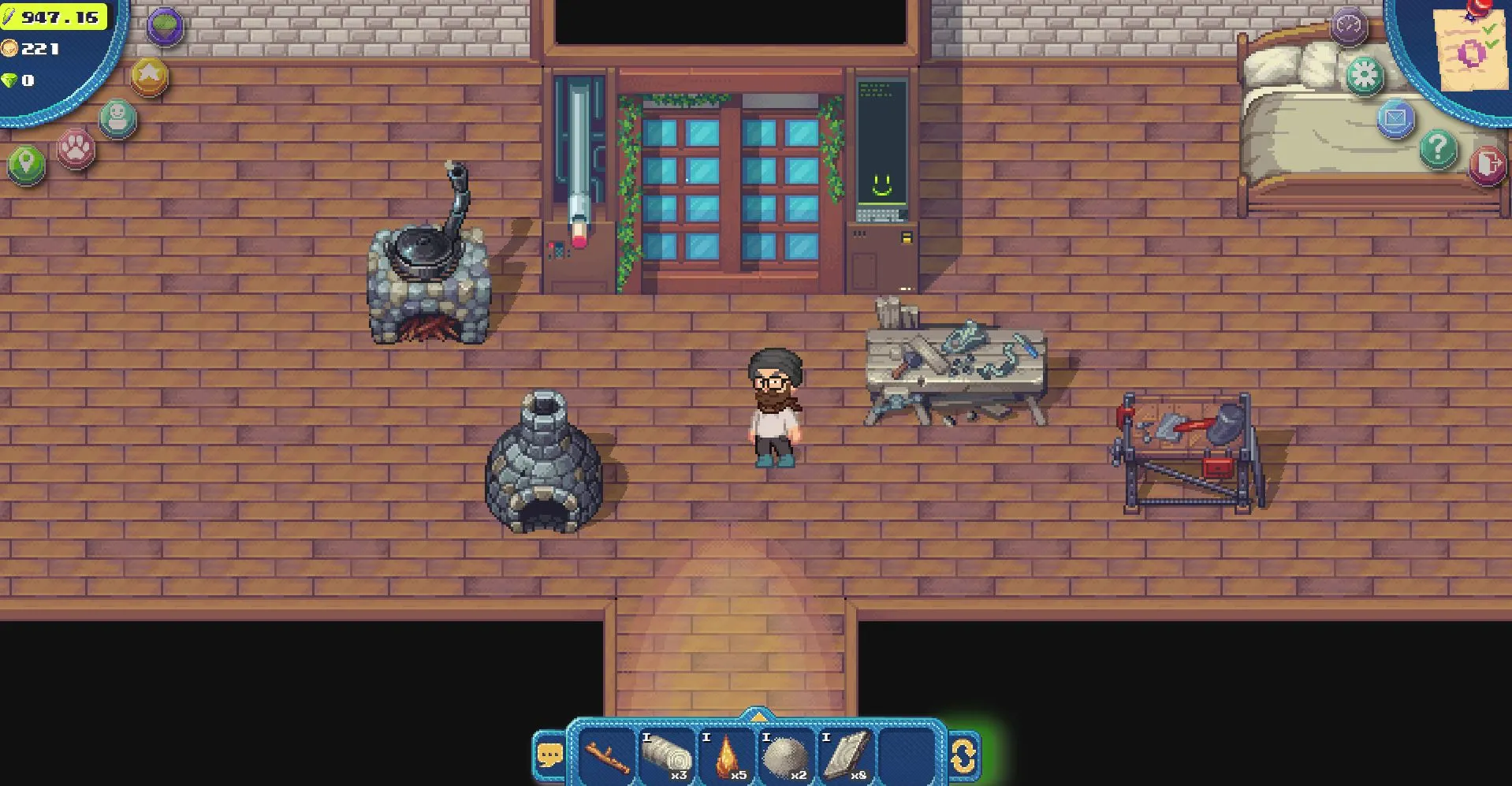Viewport: 1512px width, 786px height.
Task: Click the red exit door button
Action: click(x=1487, y=166)
